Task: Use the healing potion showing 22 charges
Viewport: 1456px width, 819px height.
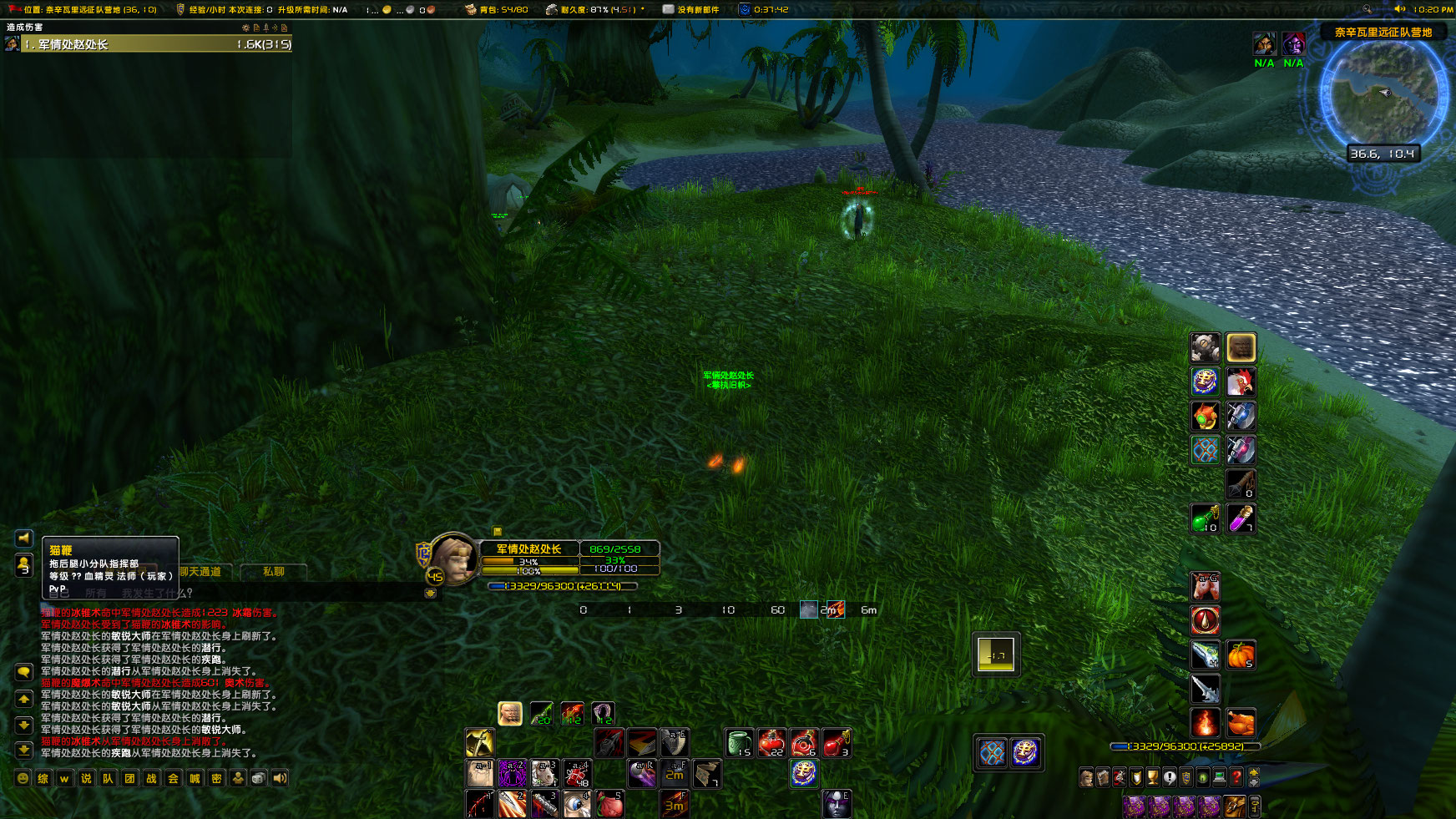Action: pyautogui.click(x=772, y=741)
